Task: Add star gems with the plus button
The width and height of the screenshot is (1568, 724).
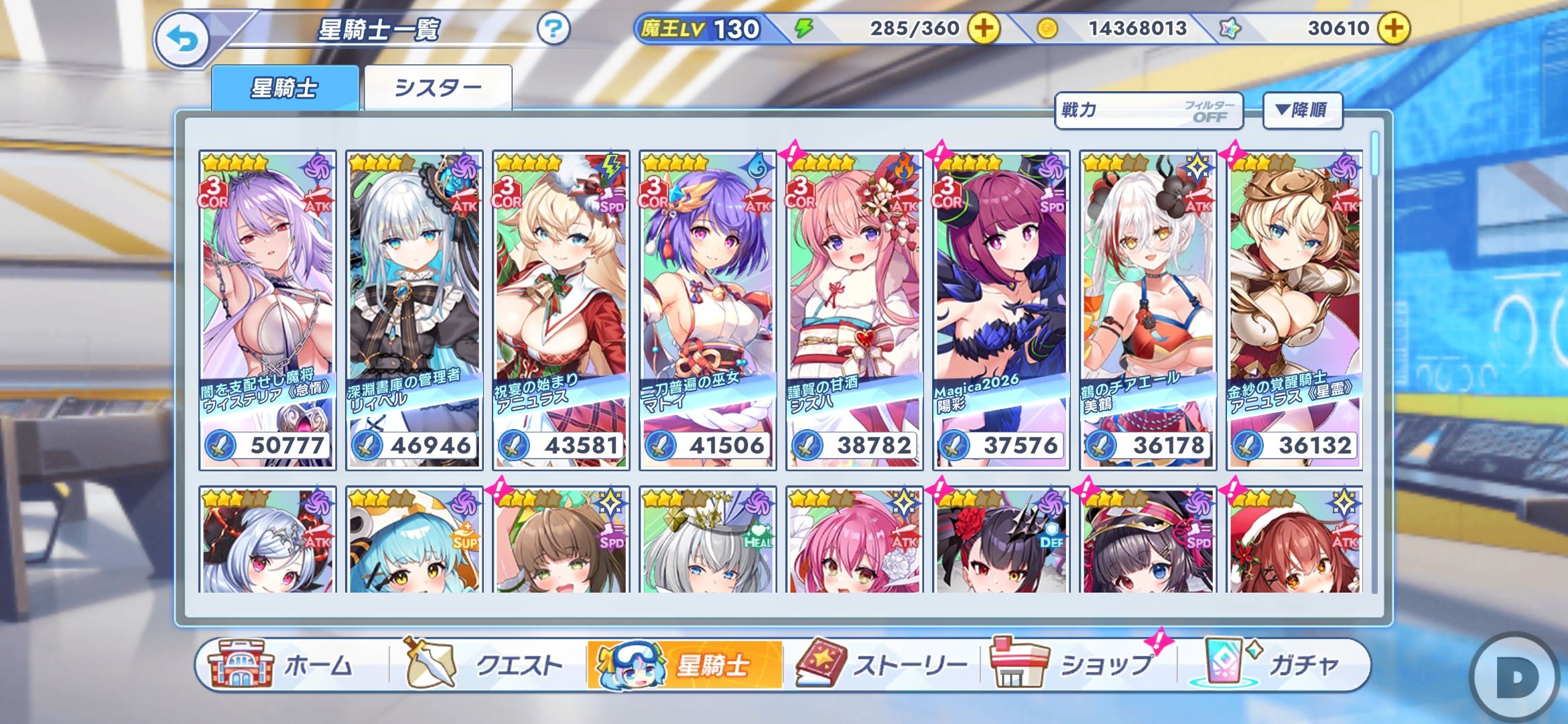Action: point(1394,28)
